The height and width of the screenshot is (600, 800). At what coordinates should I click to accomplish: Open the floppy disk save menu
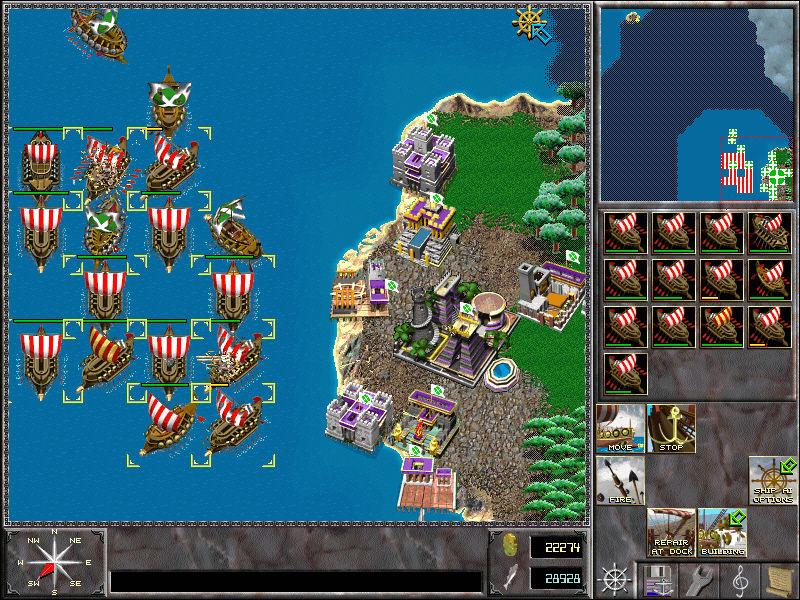(x=657, y=579)
